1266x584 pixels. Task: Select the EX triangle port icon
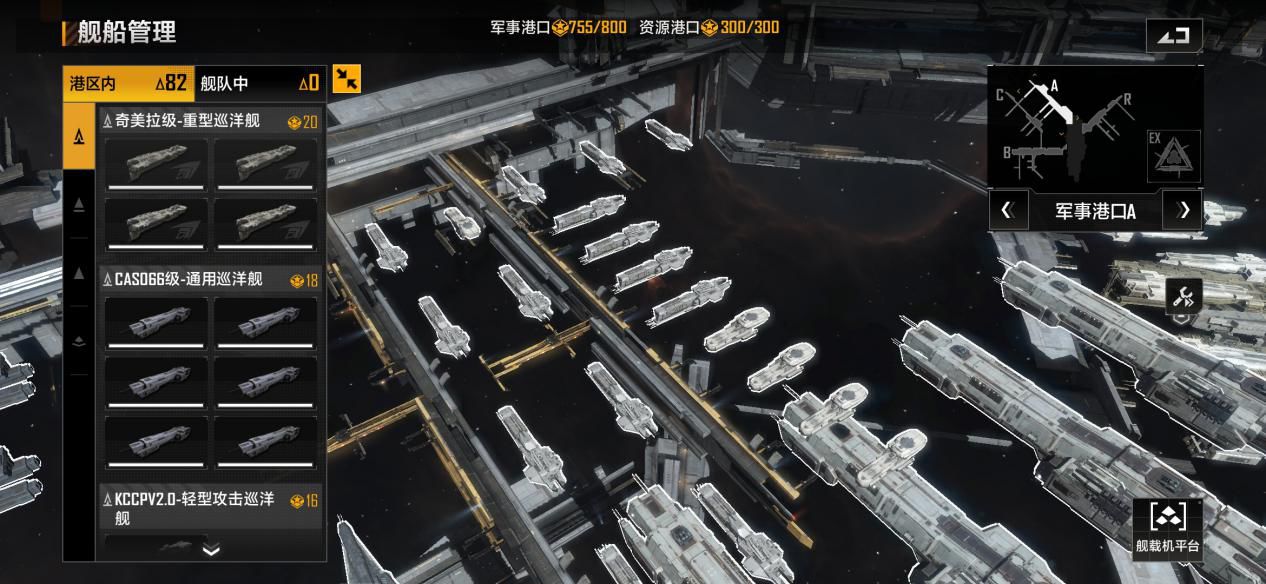click(1173, 156)
